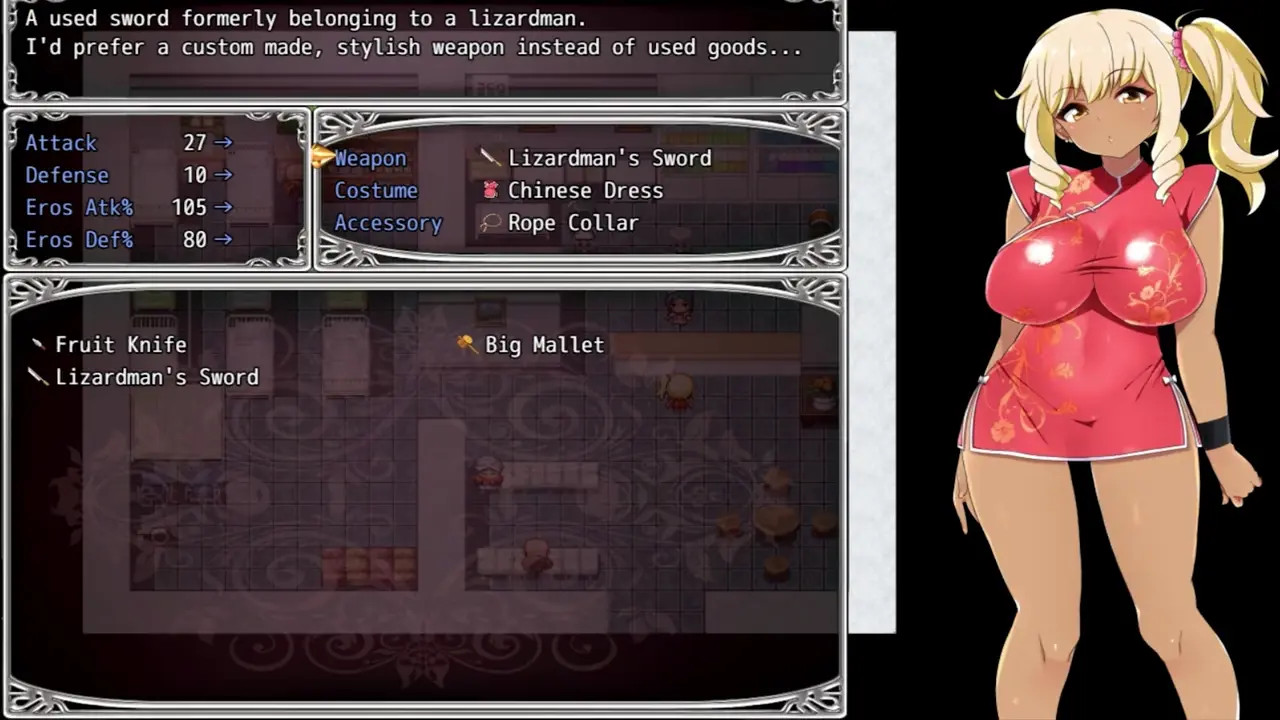Equip the Big Mallet from the list

pos(544,344)
